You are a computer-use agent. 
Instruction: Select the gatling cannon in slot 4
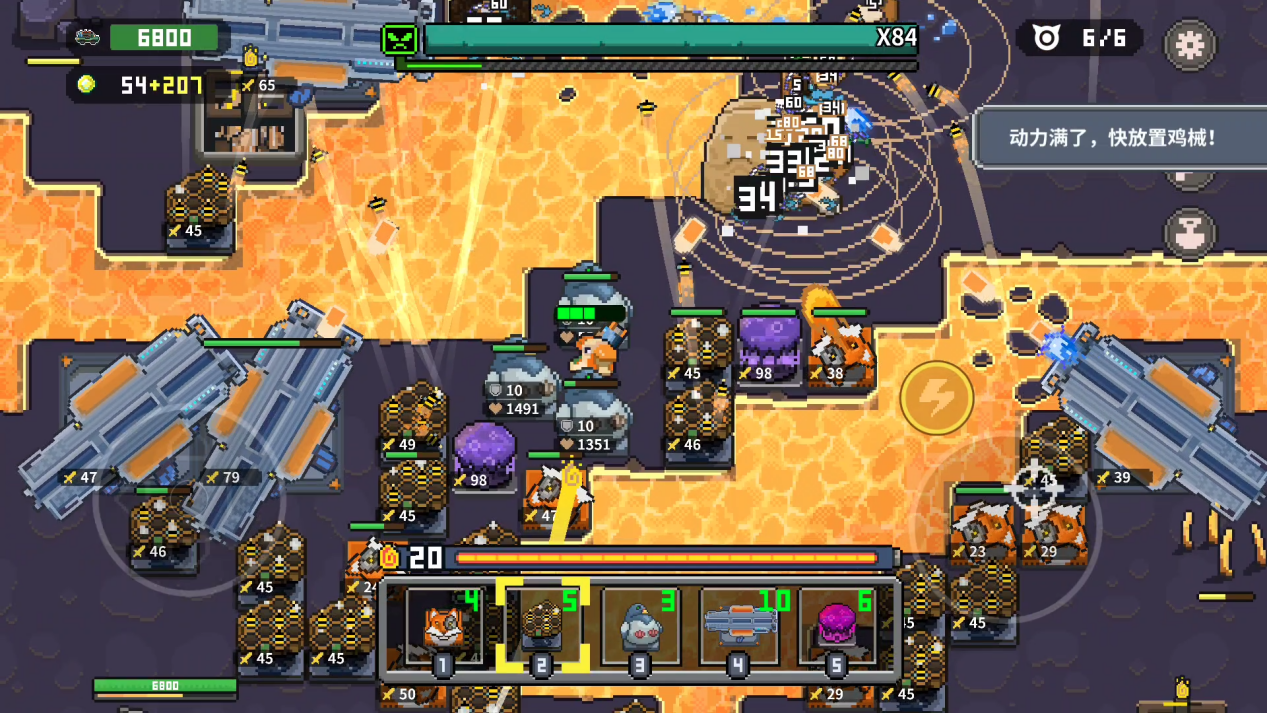(x=739, y=627)
